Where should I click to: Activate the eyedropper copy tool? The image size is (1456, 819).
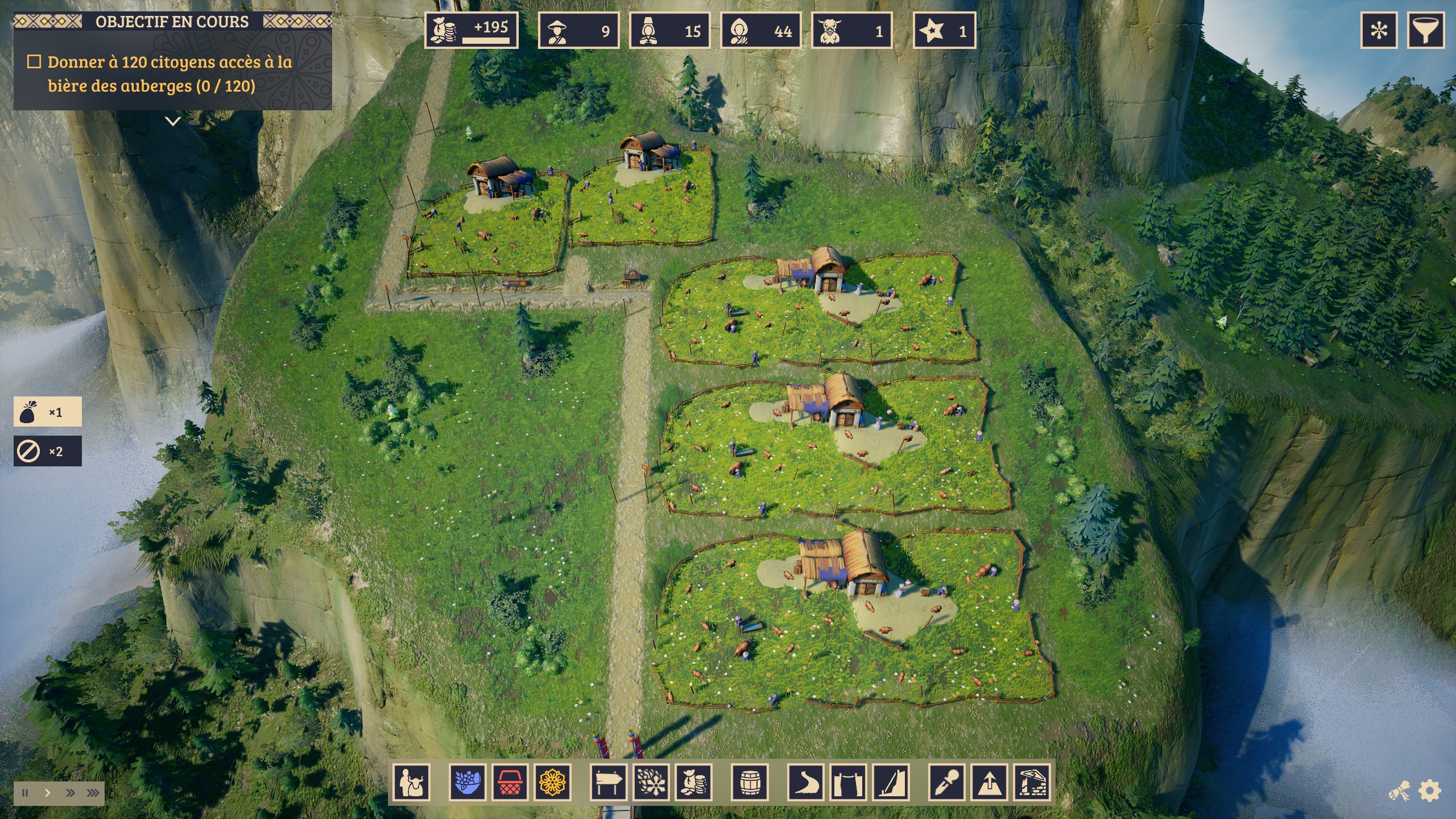[947, 782]
